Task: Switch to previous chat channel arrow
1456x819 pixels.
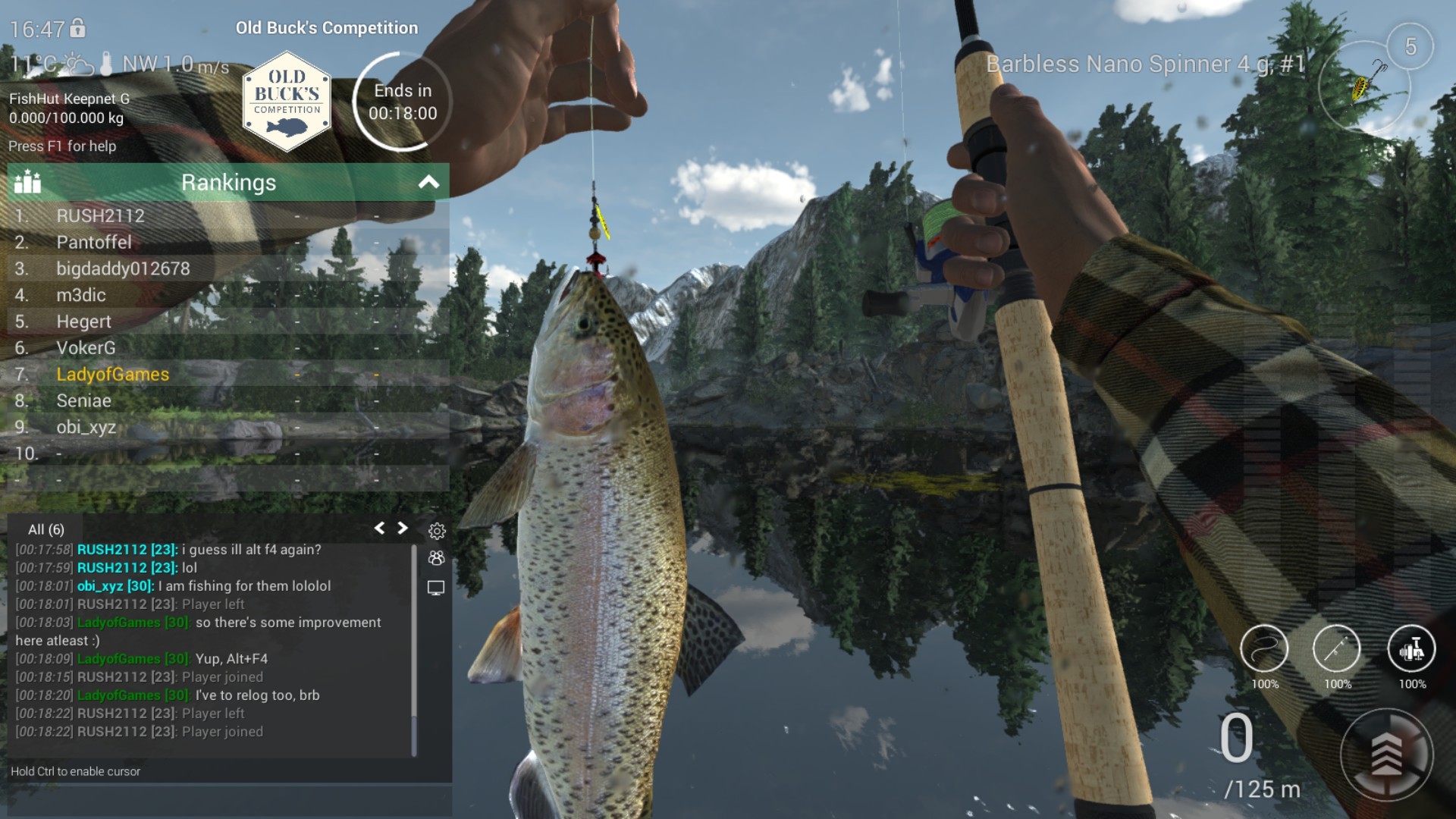Action: (379, 529)
